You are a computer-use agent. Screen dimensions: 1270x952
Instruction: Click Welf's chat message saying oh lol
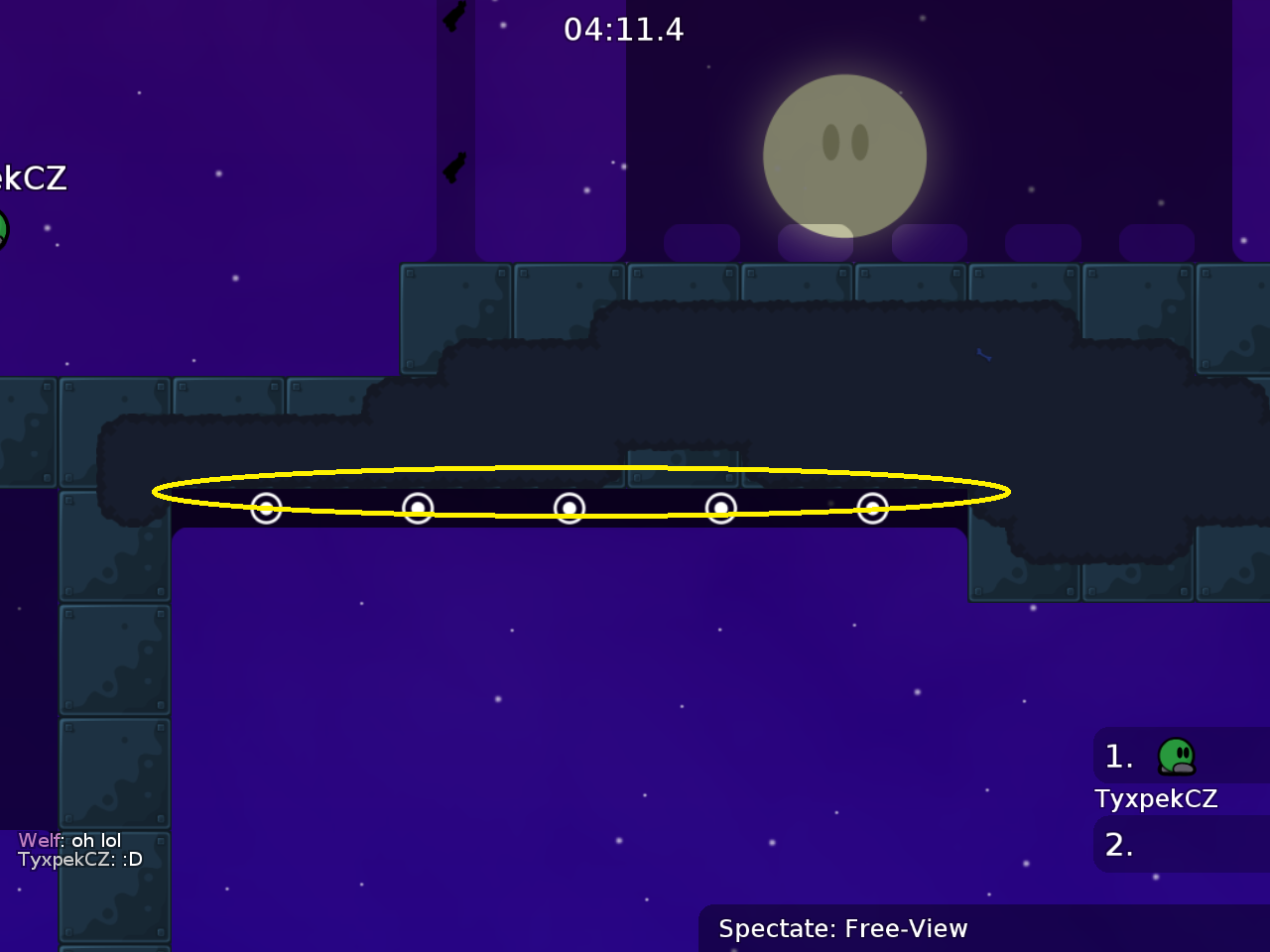69,840
